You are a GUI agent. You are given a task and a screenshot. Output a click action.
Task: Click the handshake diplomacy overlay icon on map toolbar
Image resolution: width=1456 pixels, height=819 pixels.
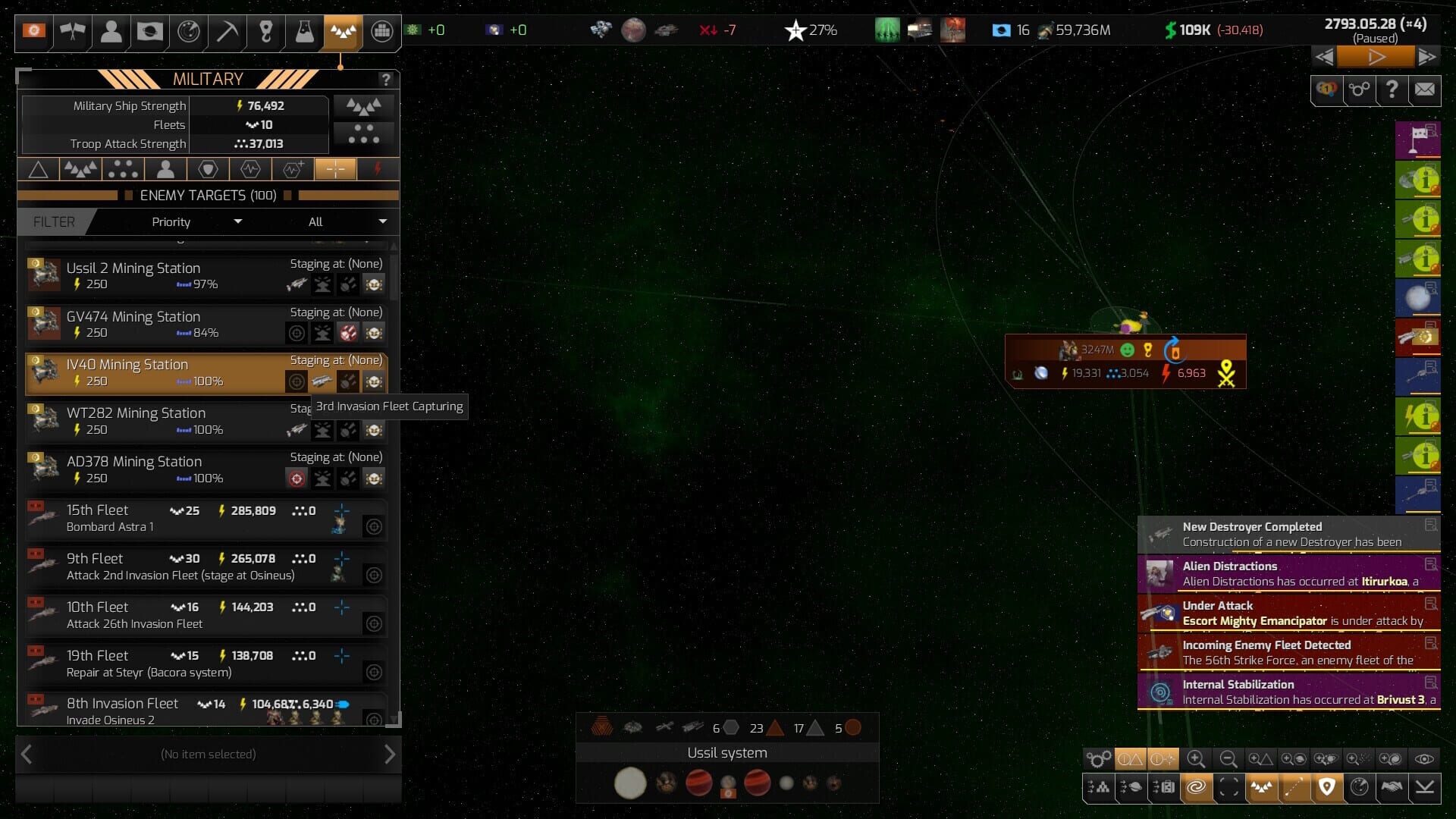pos(1394,788)
